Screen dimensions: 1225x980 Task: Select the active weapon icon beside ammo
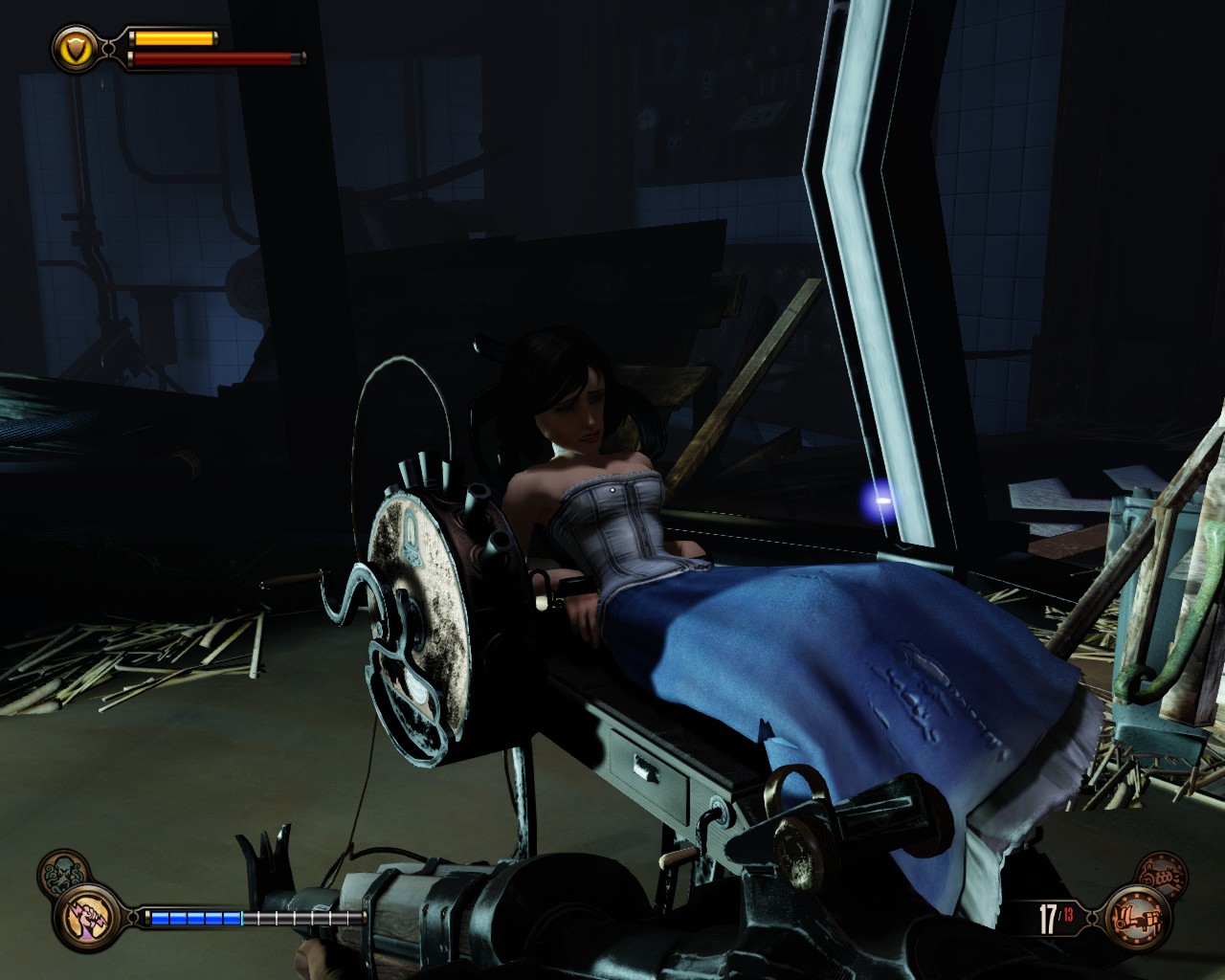click(x=1136, y=920)
